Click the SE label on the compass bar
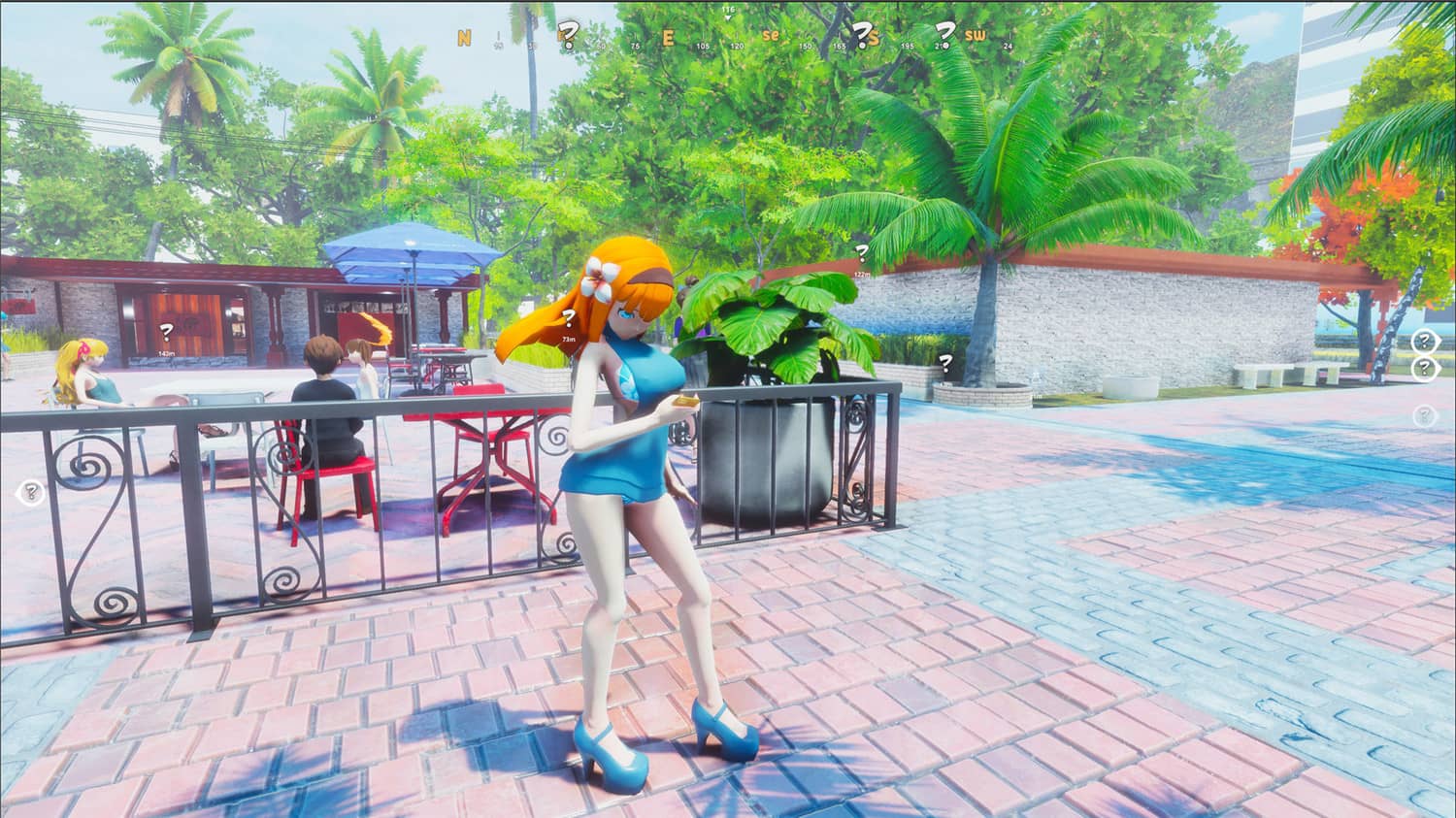Viewport: 1456px width, 818px height. coord(774,35)
